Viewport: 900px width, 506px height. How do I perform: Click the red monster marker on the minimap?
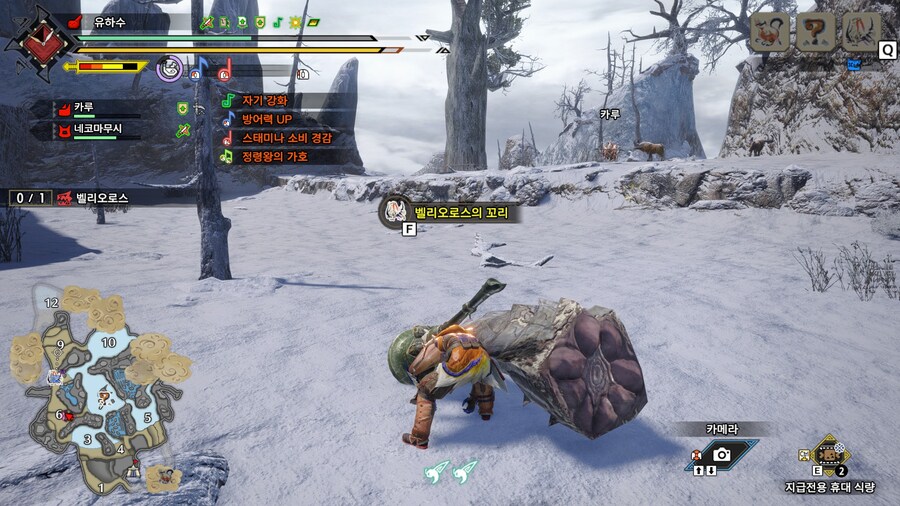click(x=68, y=415)
